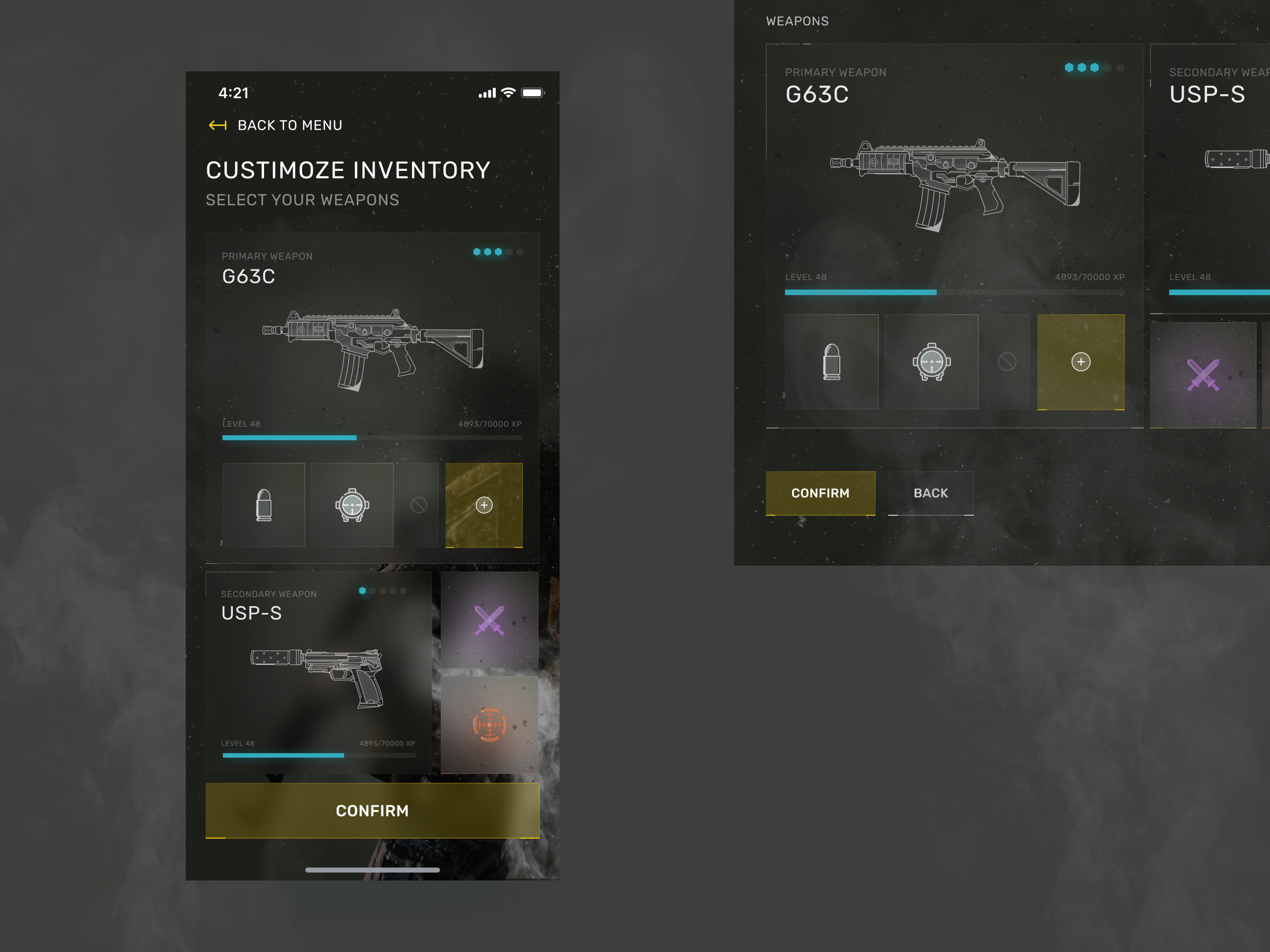Select the ammo attachment slot for G63C
The image size is (1270, 952).
[264, 505]
